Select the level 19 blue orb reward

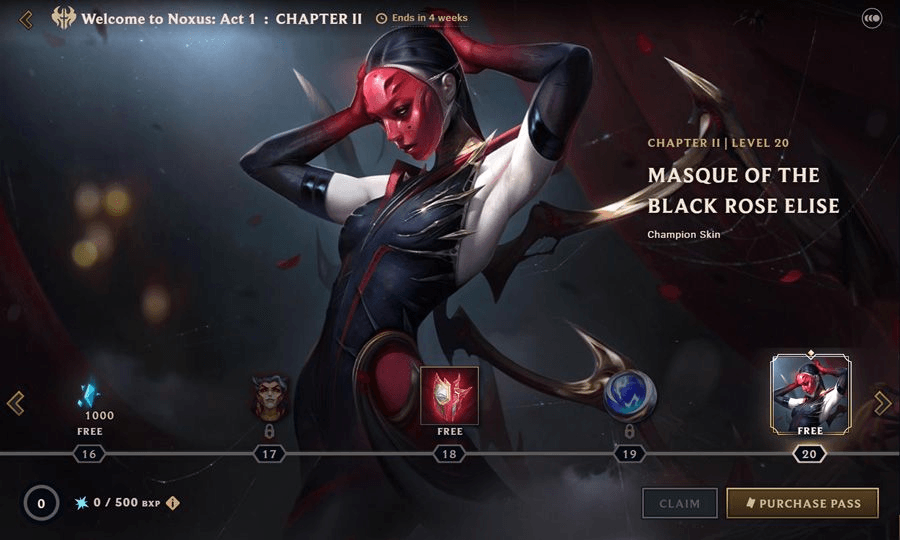pos(630,397)
